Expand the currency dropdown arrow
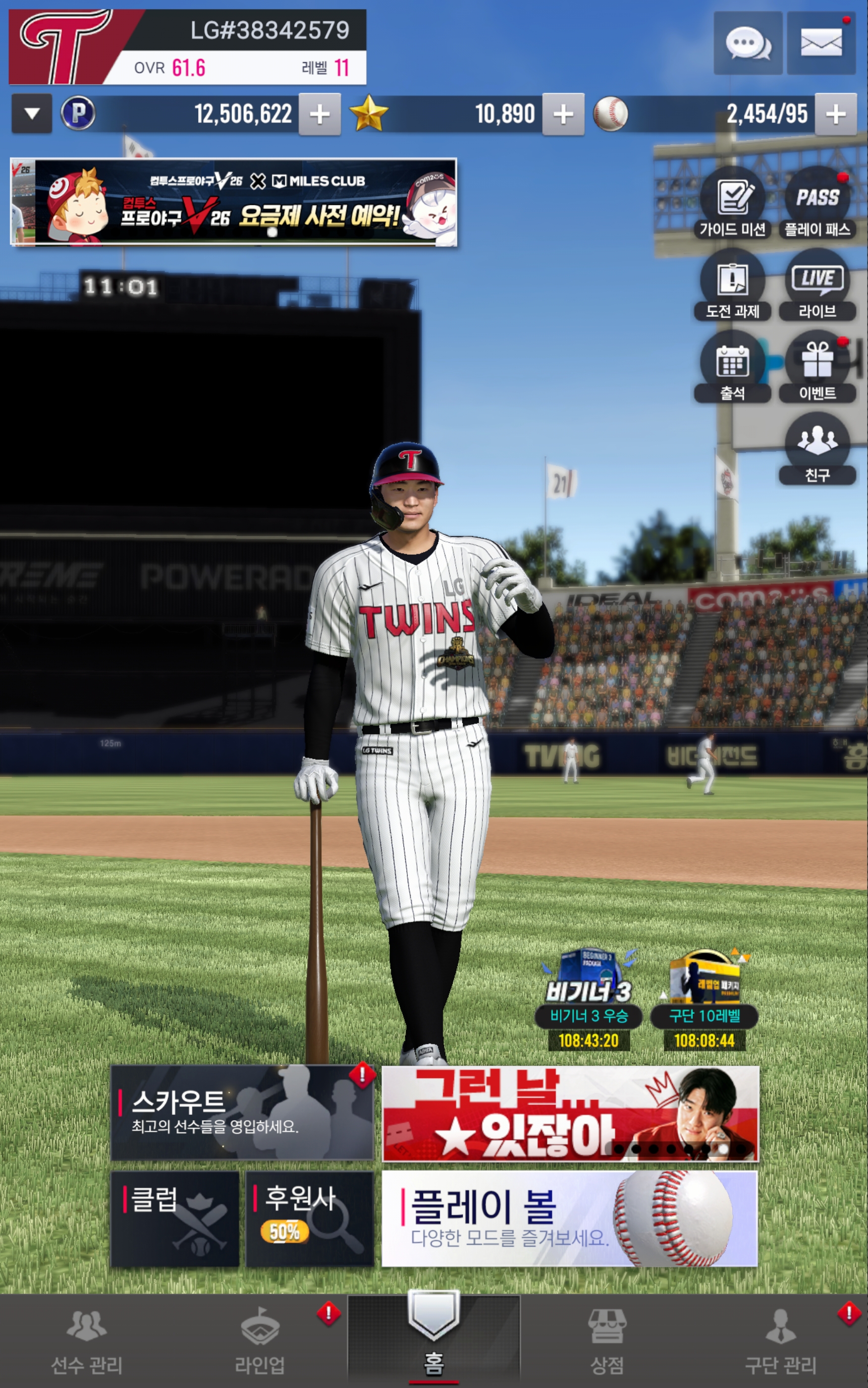 32,114
